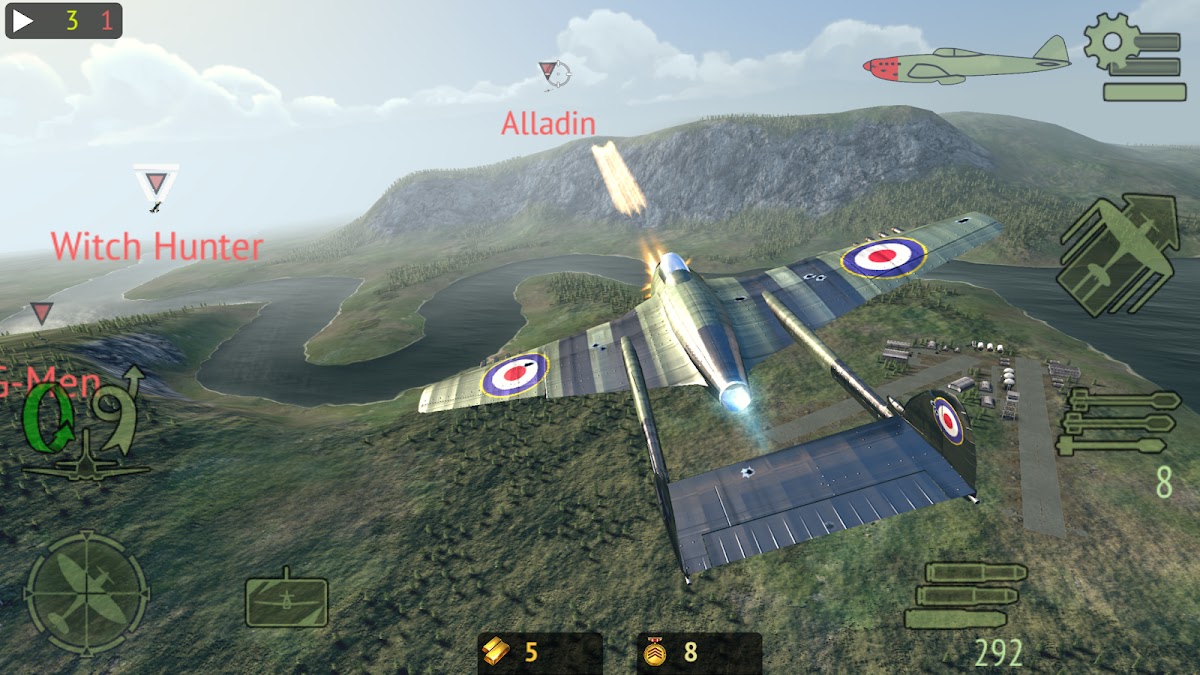Open the circular radar plane icon

(86, 593)
